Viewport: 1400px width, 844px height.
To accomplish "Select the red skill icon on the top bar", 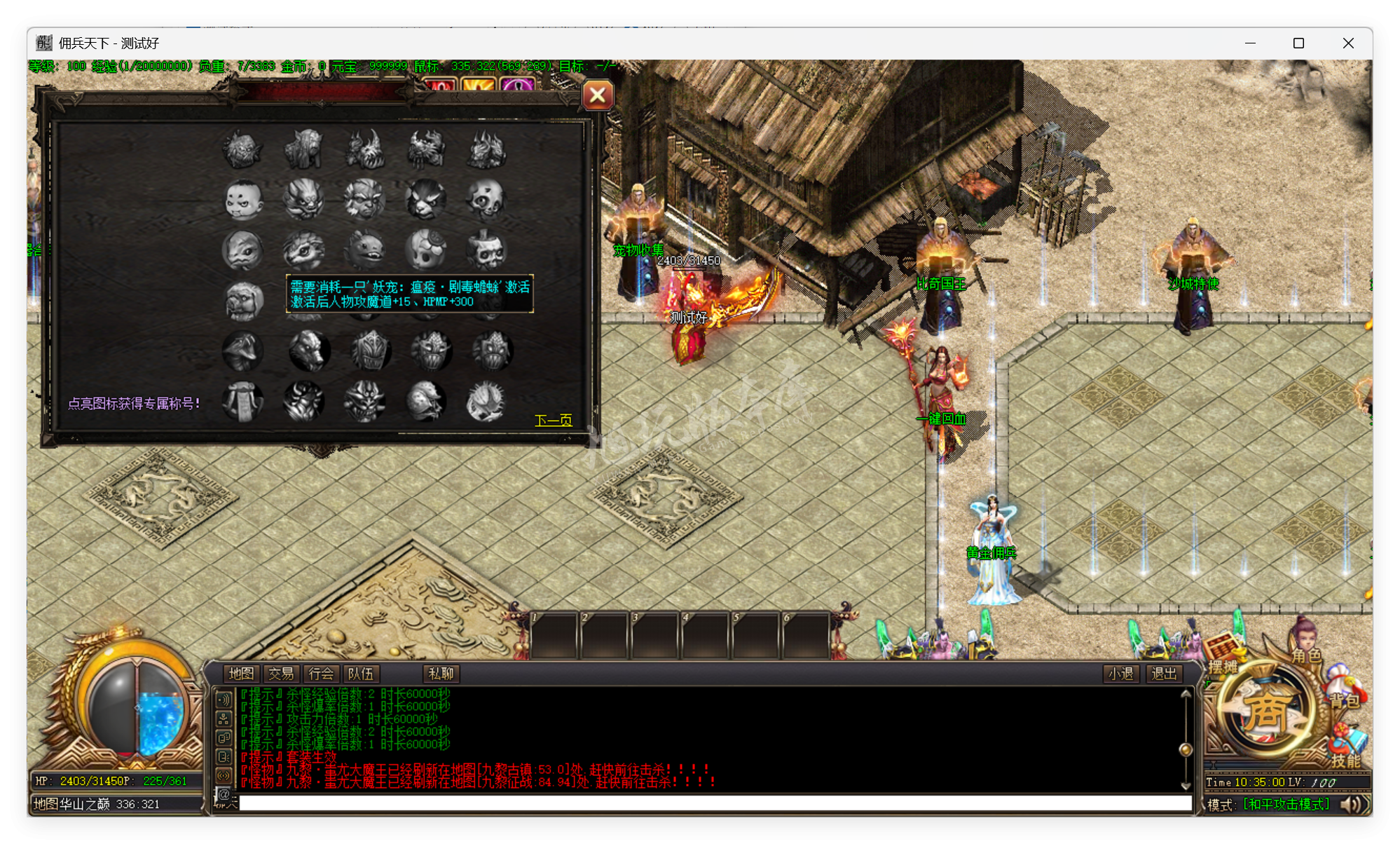I will click(x=441, y=86).
